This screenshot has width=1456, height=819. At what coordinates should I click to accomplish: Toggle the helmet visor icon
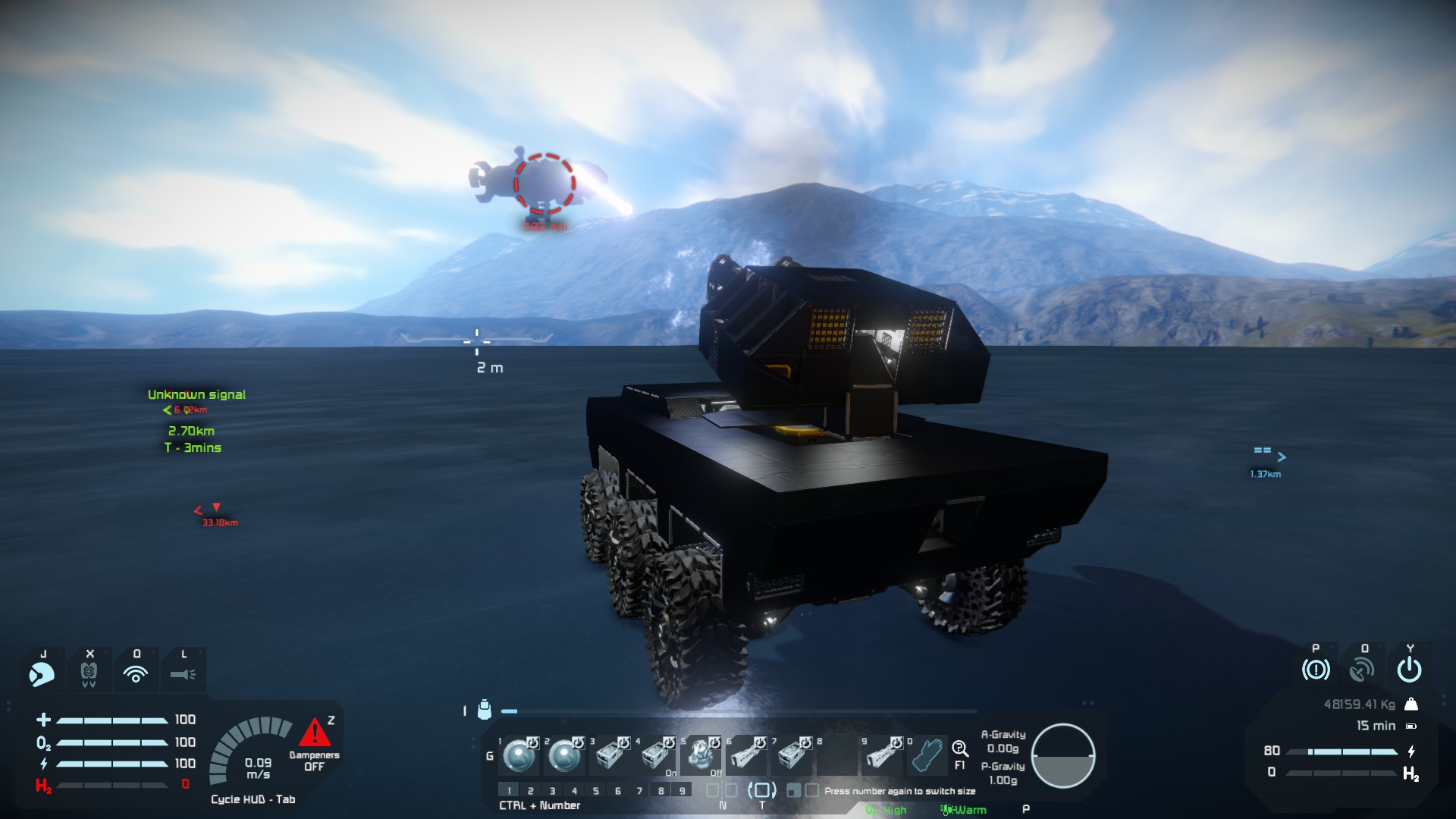(x=42, y=673)
